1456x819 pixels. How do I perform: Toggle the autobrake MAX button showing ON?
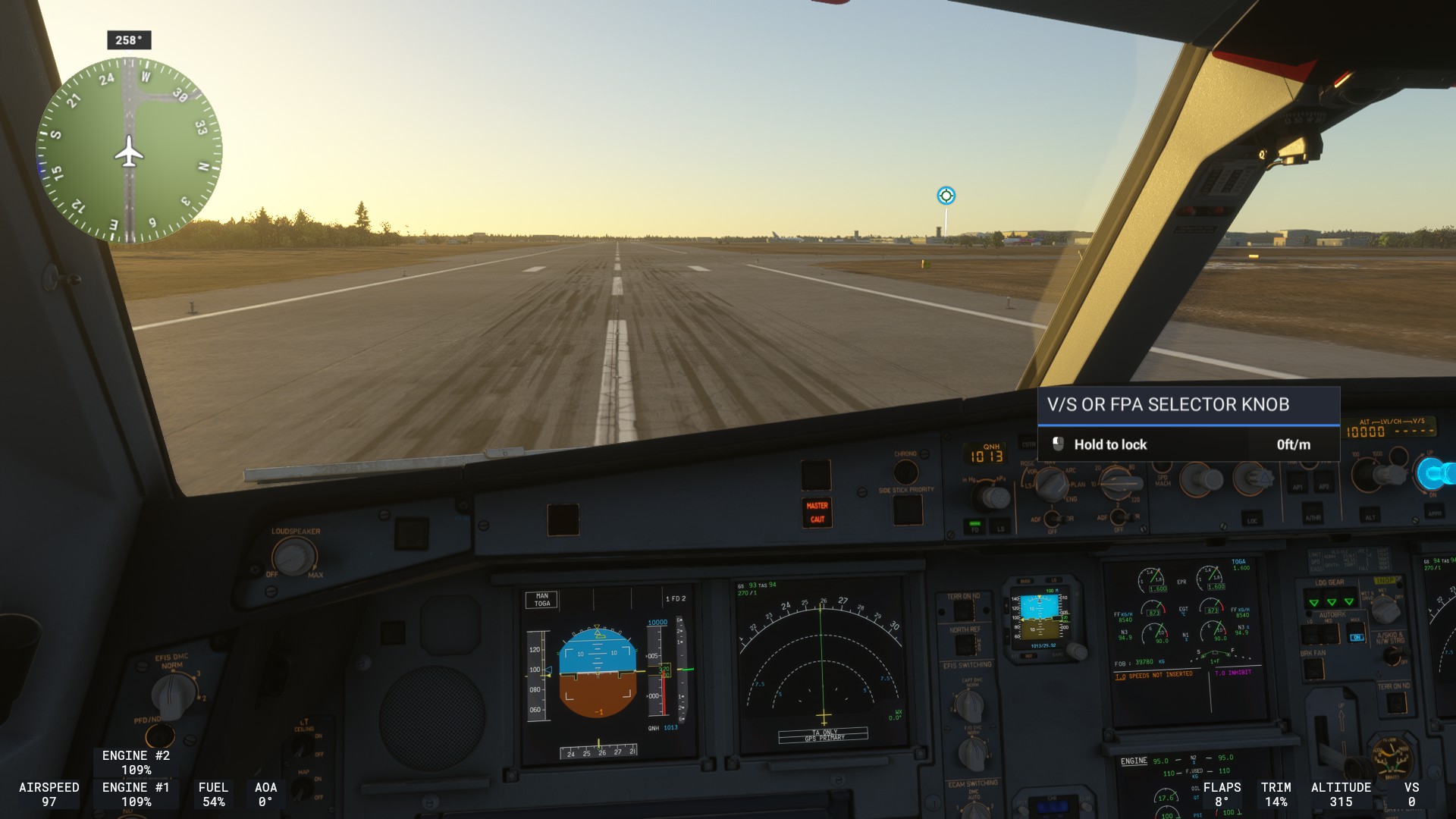(x=1356, y=637)
